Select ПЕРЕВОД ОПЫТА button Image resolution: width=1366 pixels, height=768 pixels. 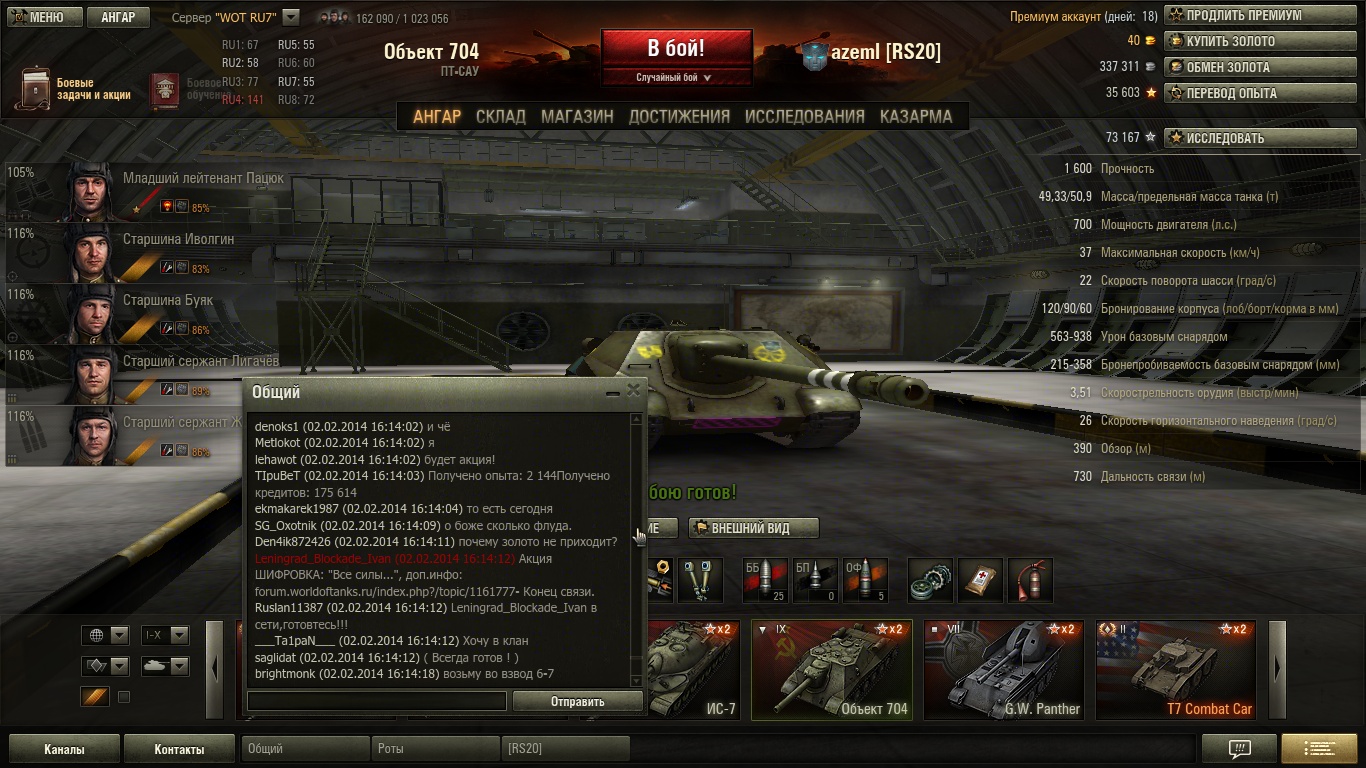click(x=1246, y=93)
